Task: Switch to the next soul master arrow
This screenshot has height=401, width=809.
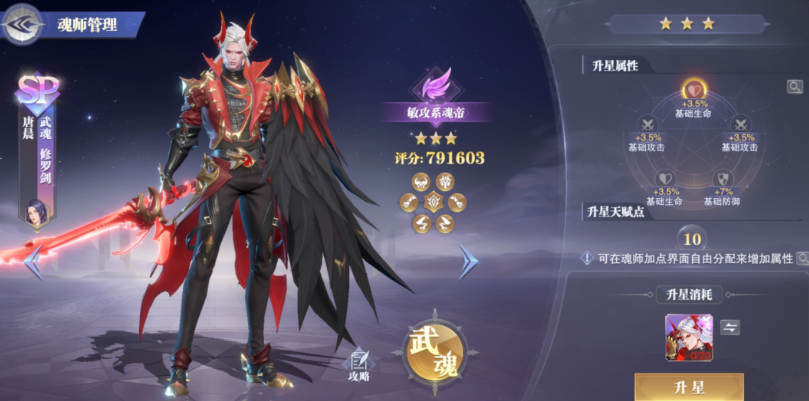Action: pos(467,261)
